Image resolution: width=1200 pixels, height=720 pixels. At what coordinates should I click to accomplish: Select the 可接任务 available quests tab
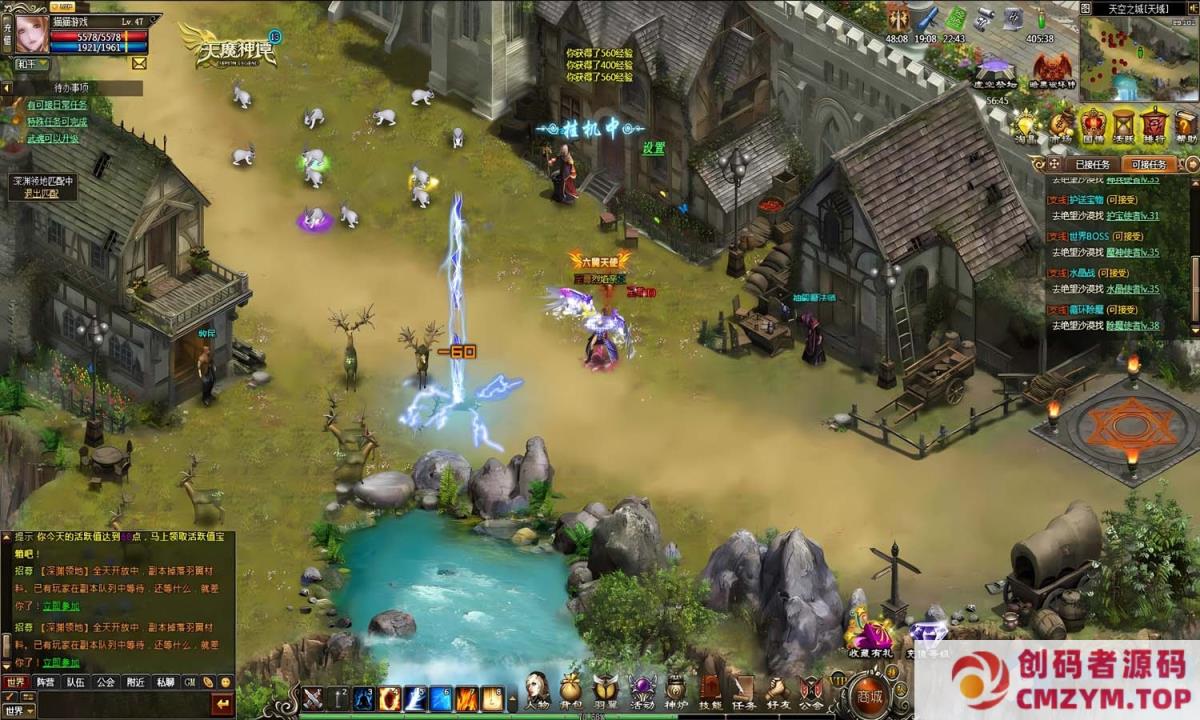point(1147,164)
